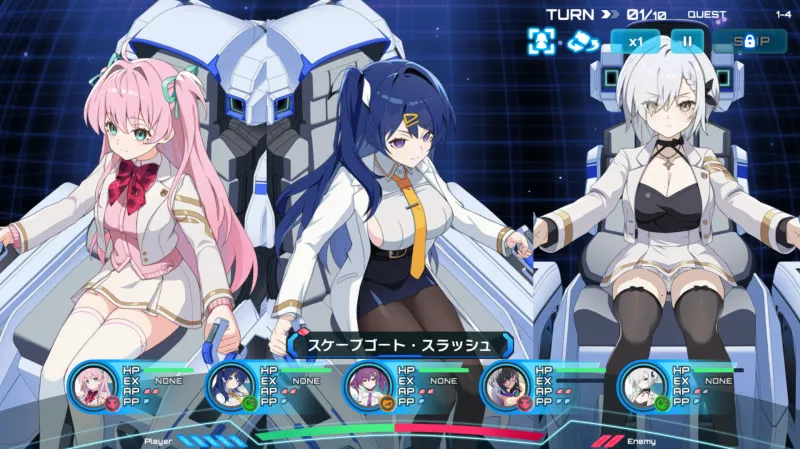Toggle the character focus camera icon
Screen dimensions: 800x449
pyautogui.click(x=541, y=41)
